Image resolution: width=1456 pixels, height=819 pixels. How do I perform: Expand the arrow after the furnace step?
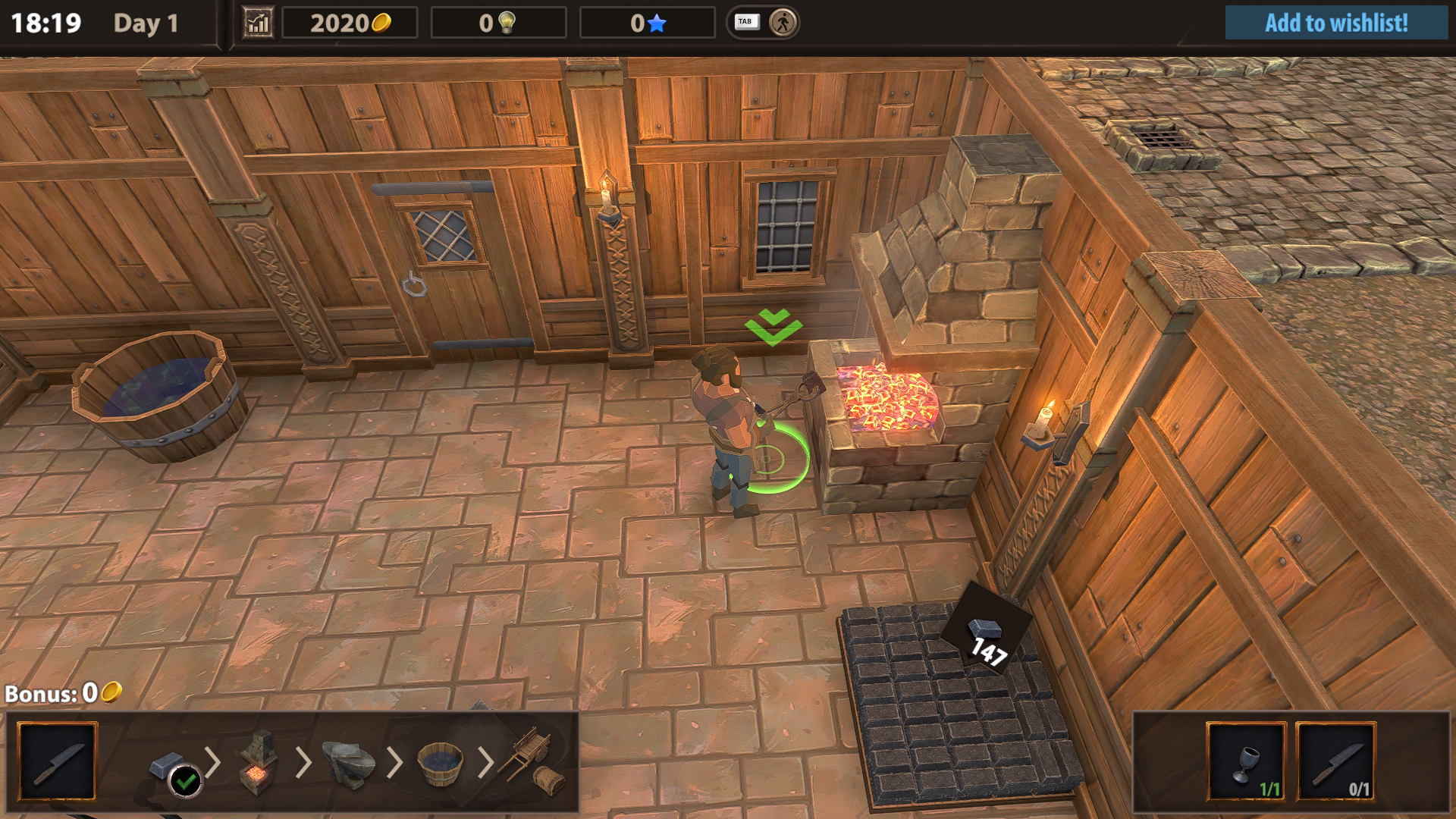305,761
